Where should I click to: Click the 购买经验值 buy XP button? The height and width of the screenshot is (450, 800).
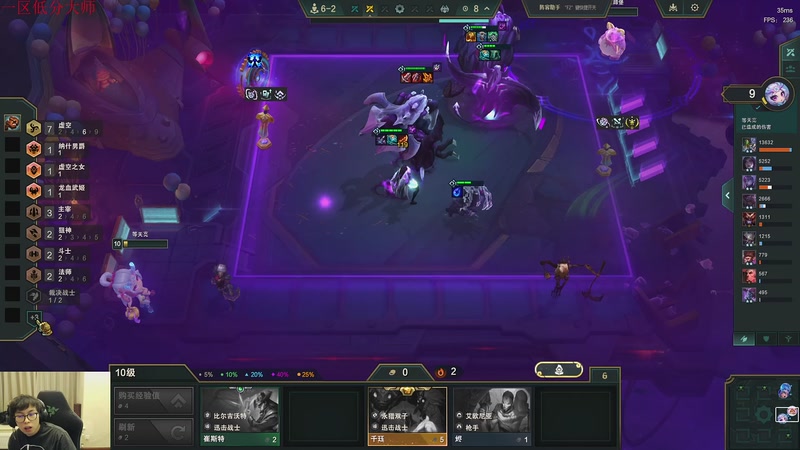click(152, 402)
